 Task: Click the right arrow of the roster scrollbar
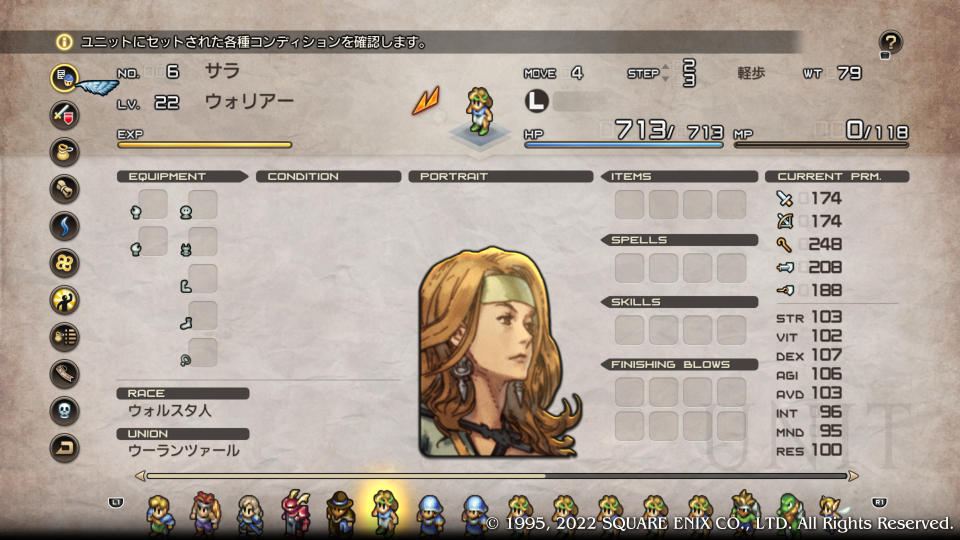point(852,476)
